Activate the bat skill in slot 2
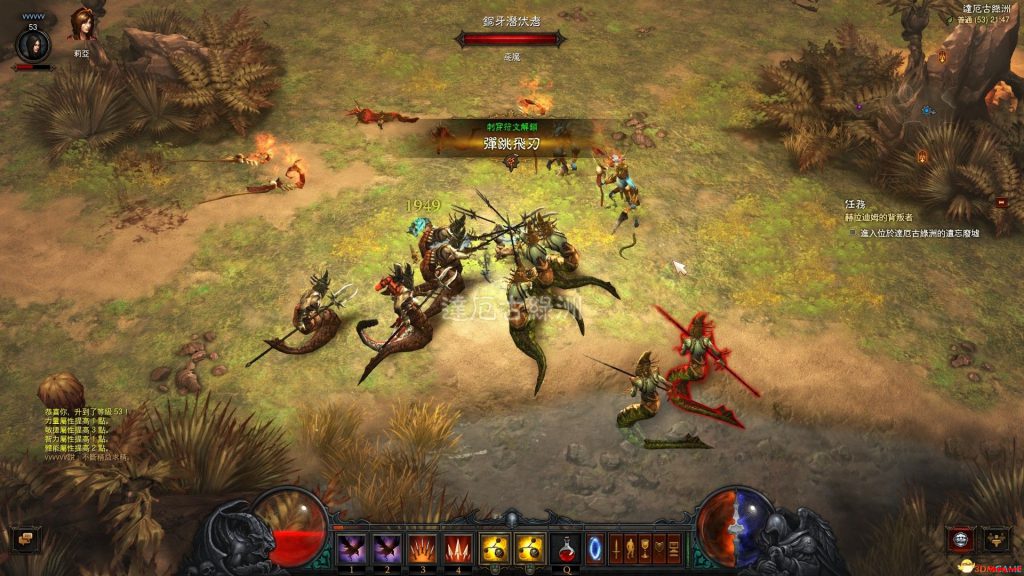This screenshot has width=1024, height=576. click(386, 547)
